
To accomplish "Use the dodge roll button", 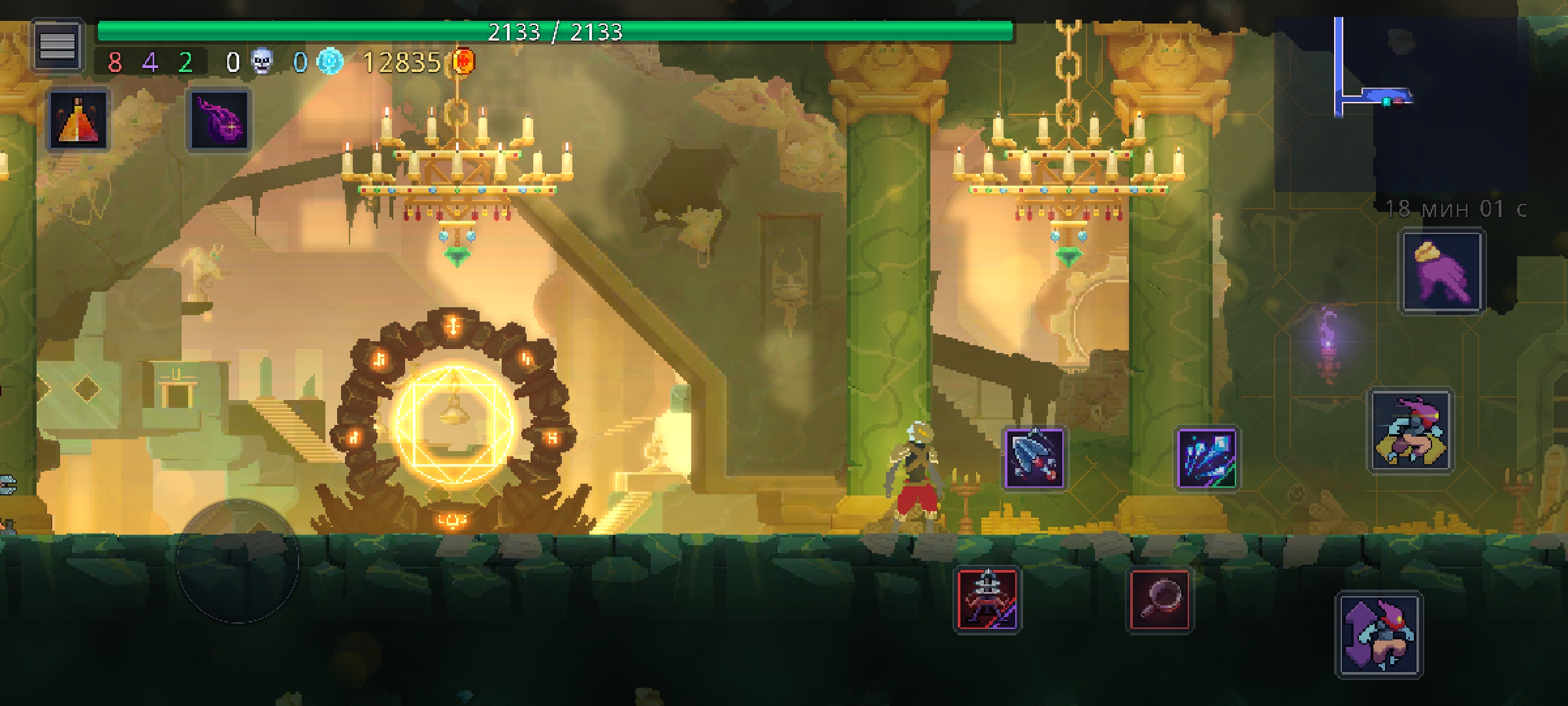I will [x=1410, y=431].
